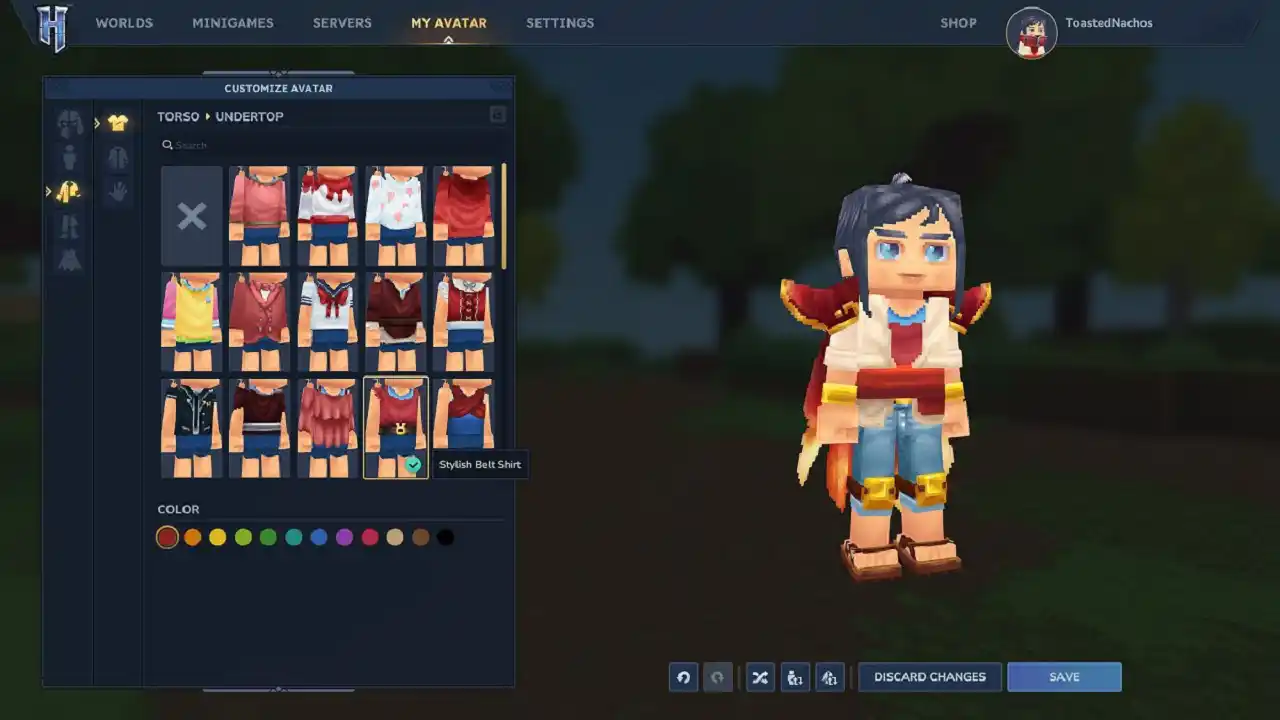Click the Redo arrow icon
This screenshot has width=1280, height=720.
tap(718, 677)
